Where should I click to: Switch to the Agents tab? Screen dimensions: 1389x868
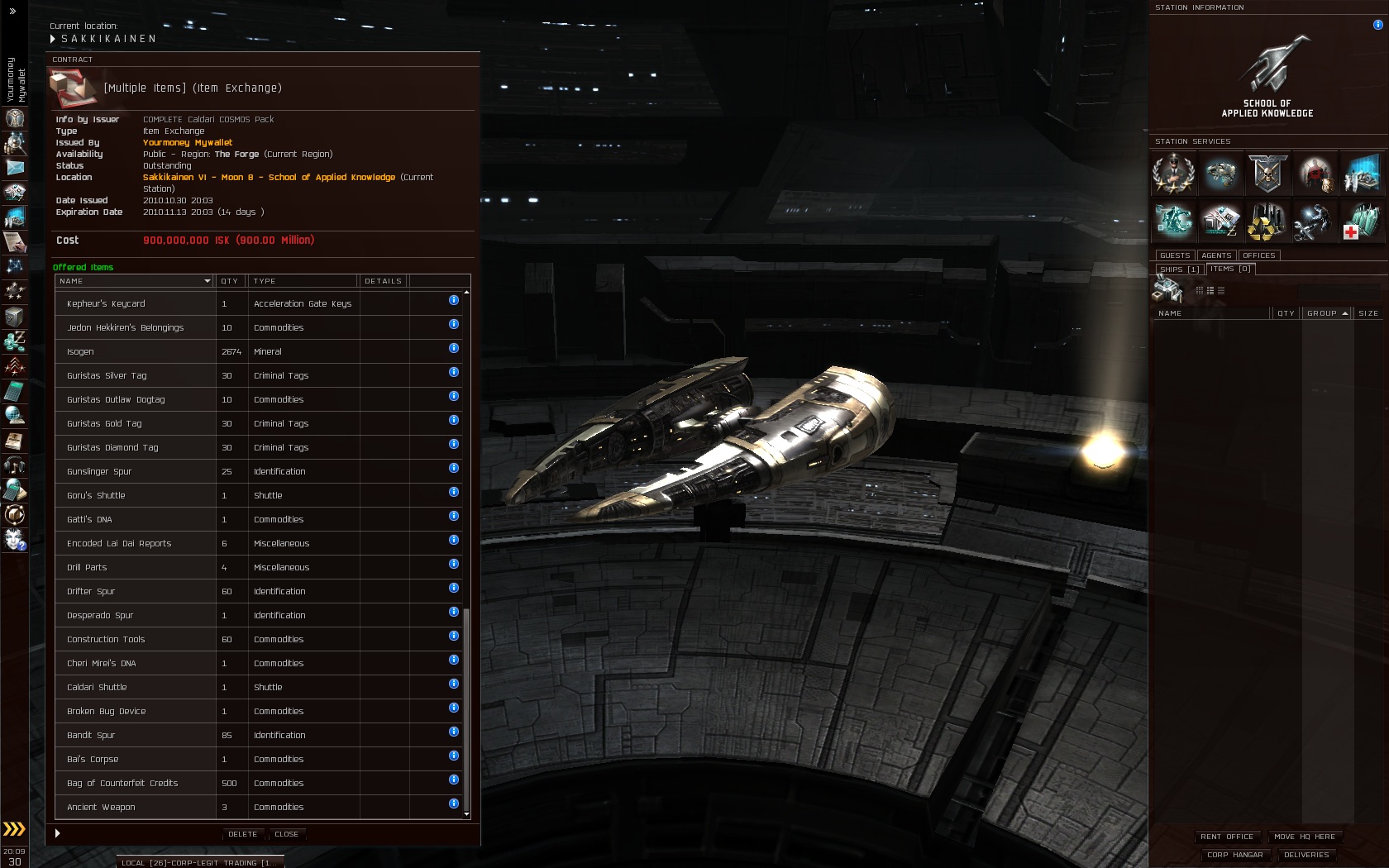[1216, 255]
